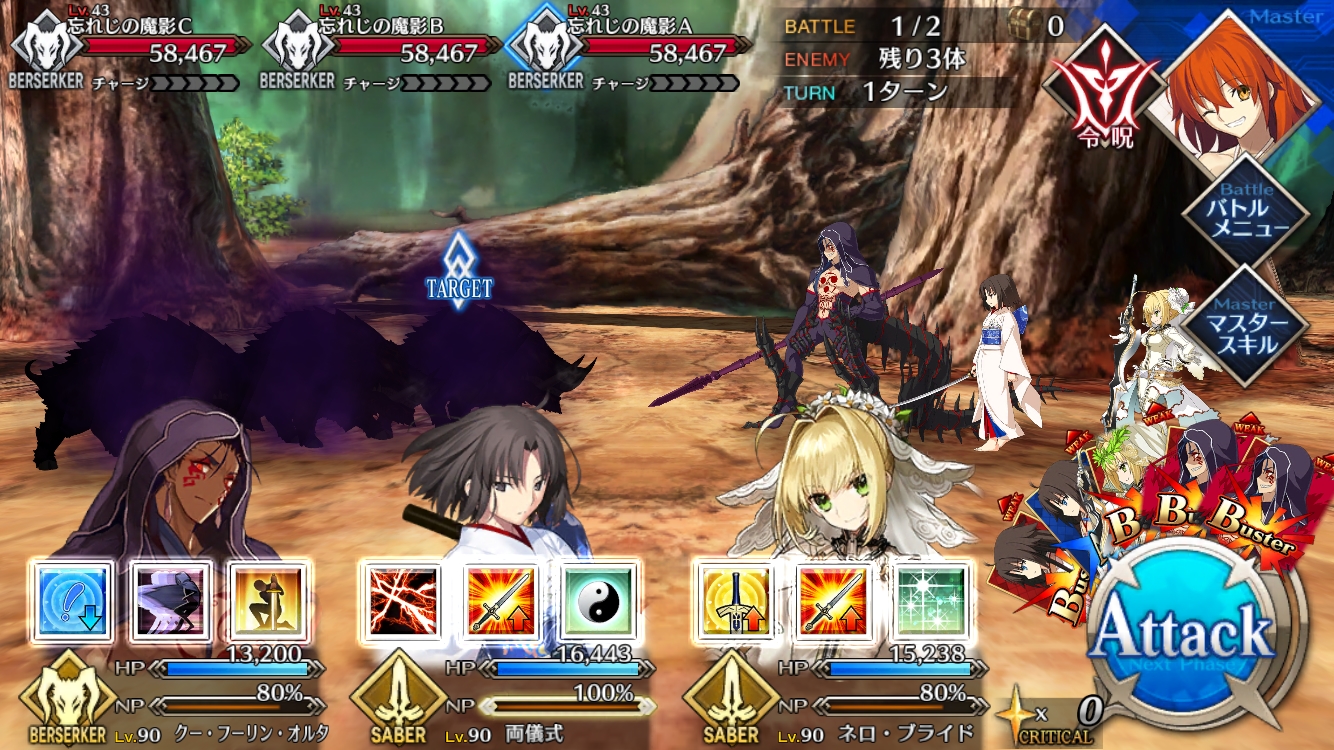Viewport: 1334px width, 750px height.
Task: Activate Cu Alter's blue question-mark skill
Action: pos(72,601)
